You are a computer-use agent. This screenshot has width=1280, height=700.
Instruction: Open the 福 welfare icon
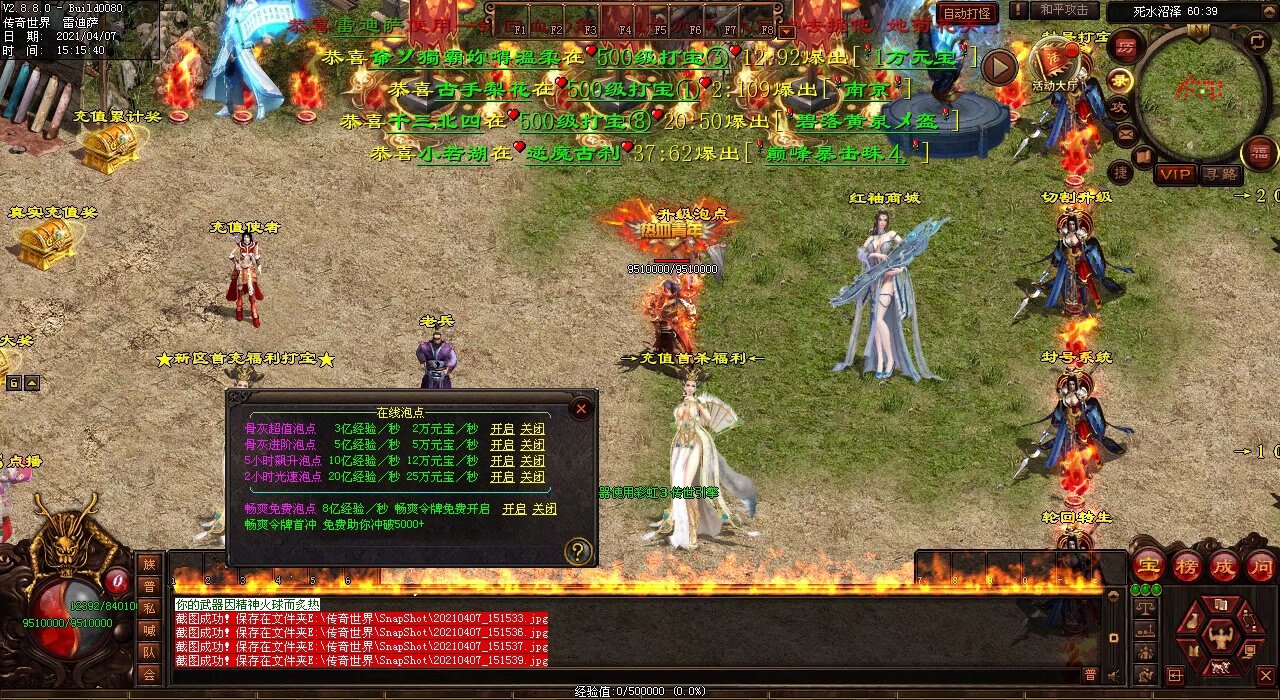click(x=1259, y=153)
